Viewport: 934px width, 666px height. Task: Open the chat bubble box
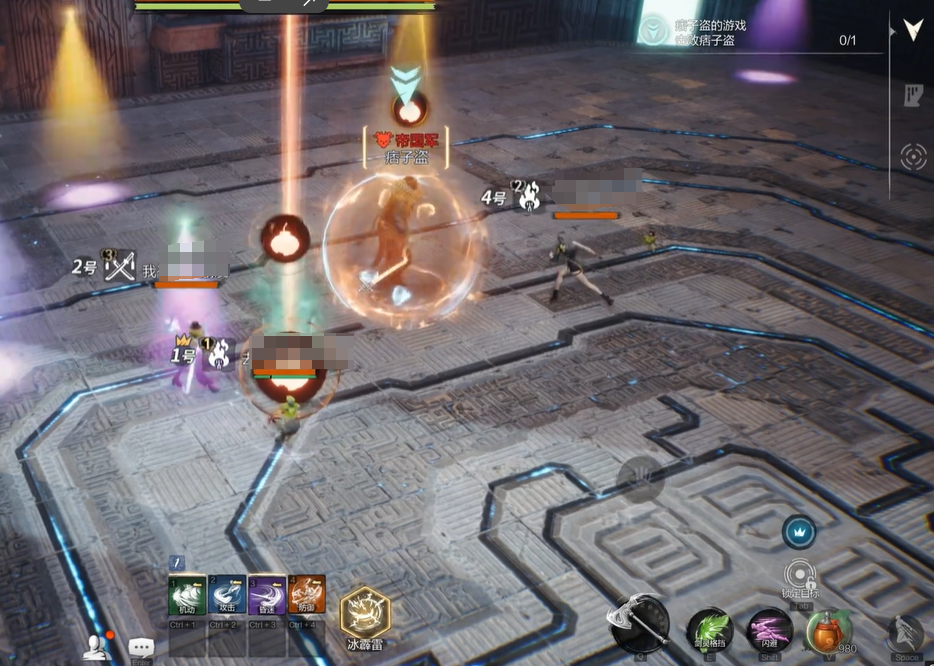(141, 648)
